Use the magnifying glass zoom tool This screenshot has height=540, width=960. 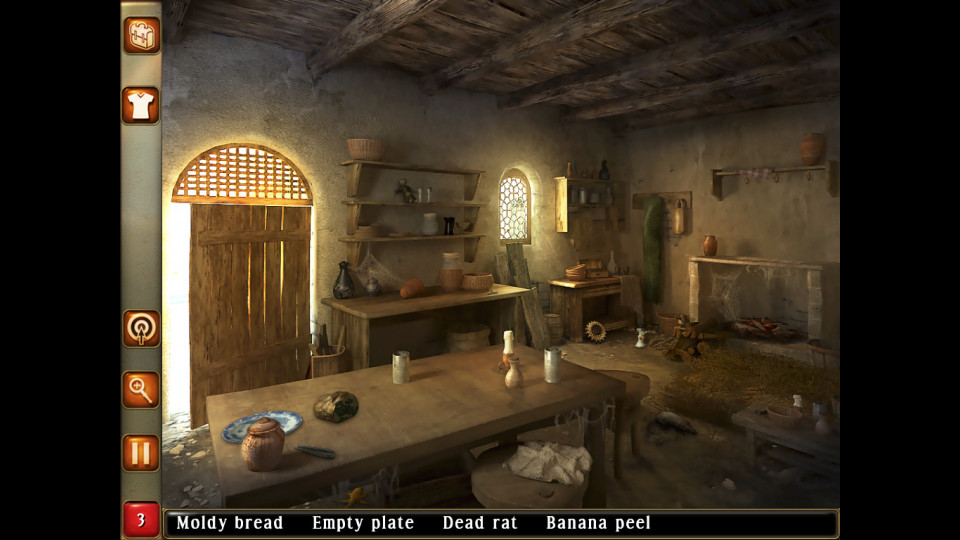141,390
